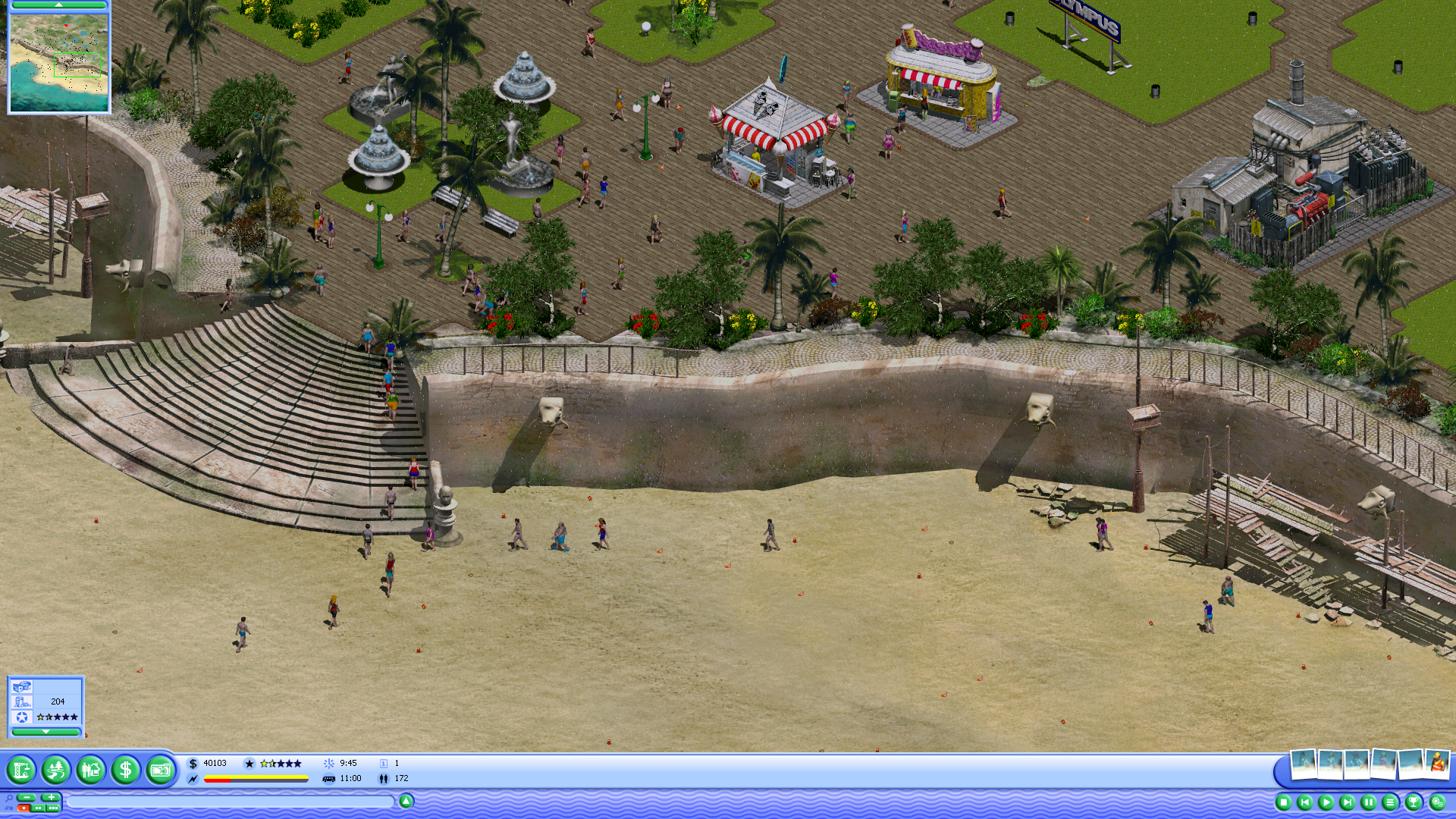Collapse the resort info panel's green arrow
Viewport: 1456px width, 819px height.
[x=45, y=732]
